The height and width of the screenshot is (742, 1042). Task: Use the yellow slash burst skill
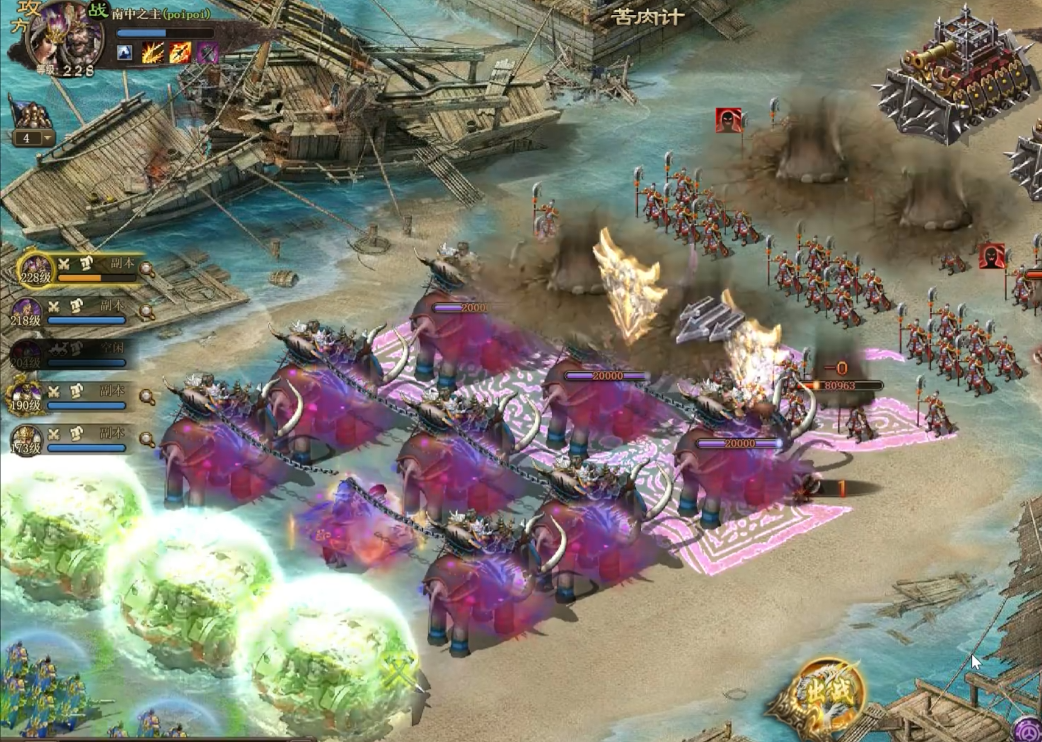[152, 51]
